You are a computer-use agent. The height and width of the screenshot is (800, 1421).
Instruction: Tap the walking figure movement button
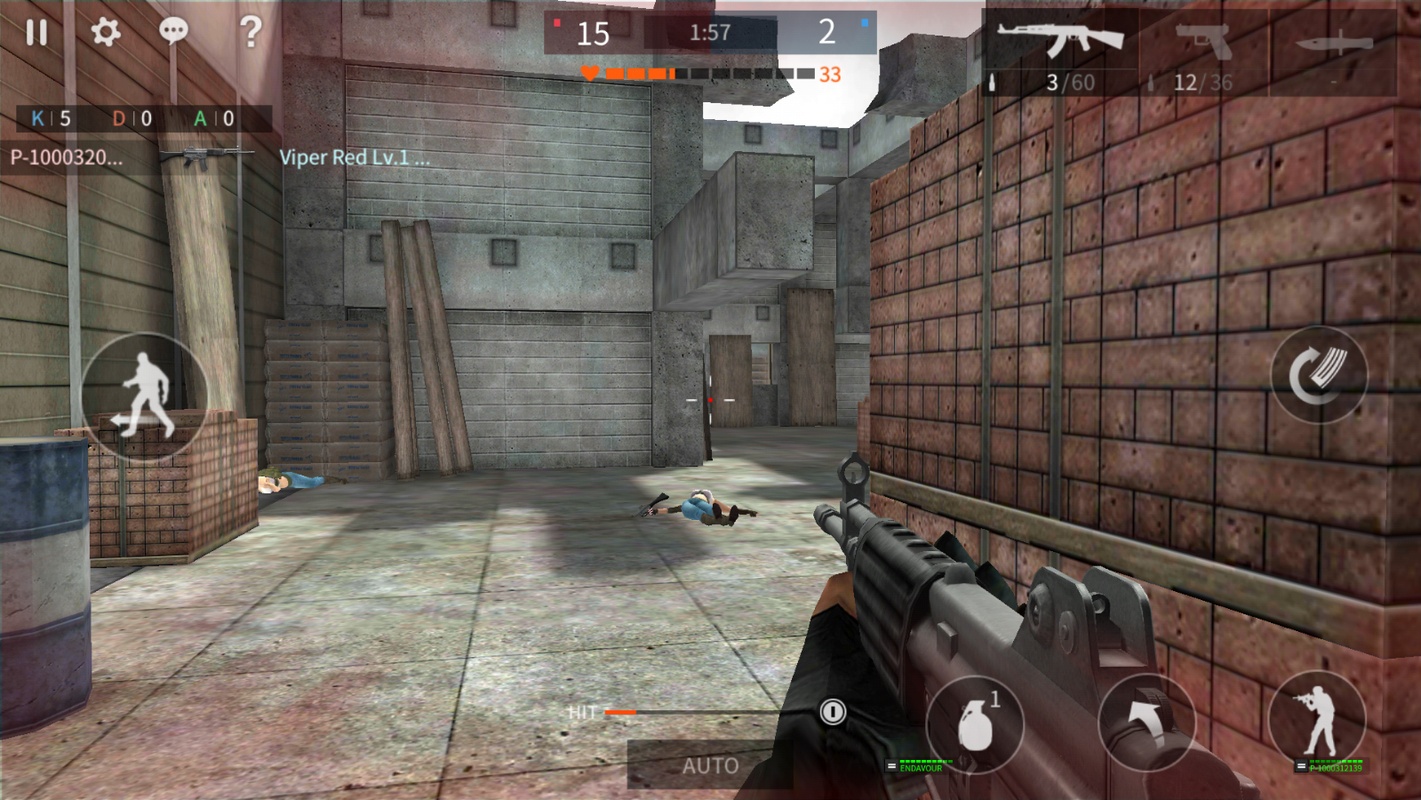pos(144,396)
